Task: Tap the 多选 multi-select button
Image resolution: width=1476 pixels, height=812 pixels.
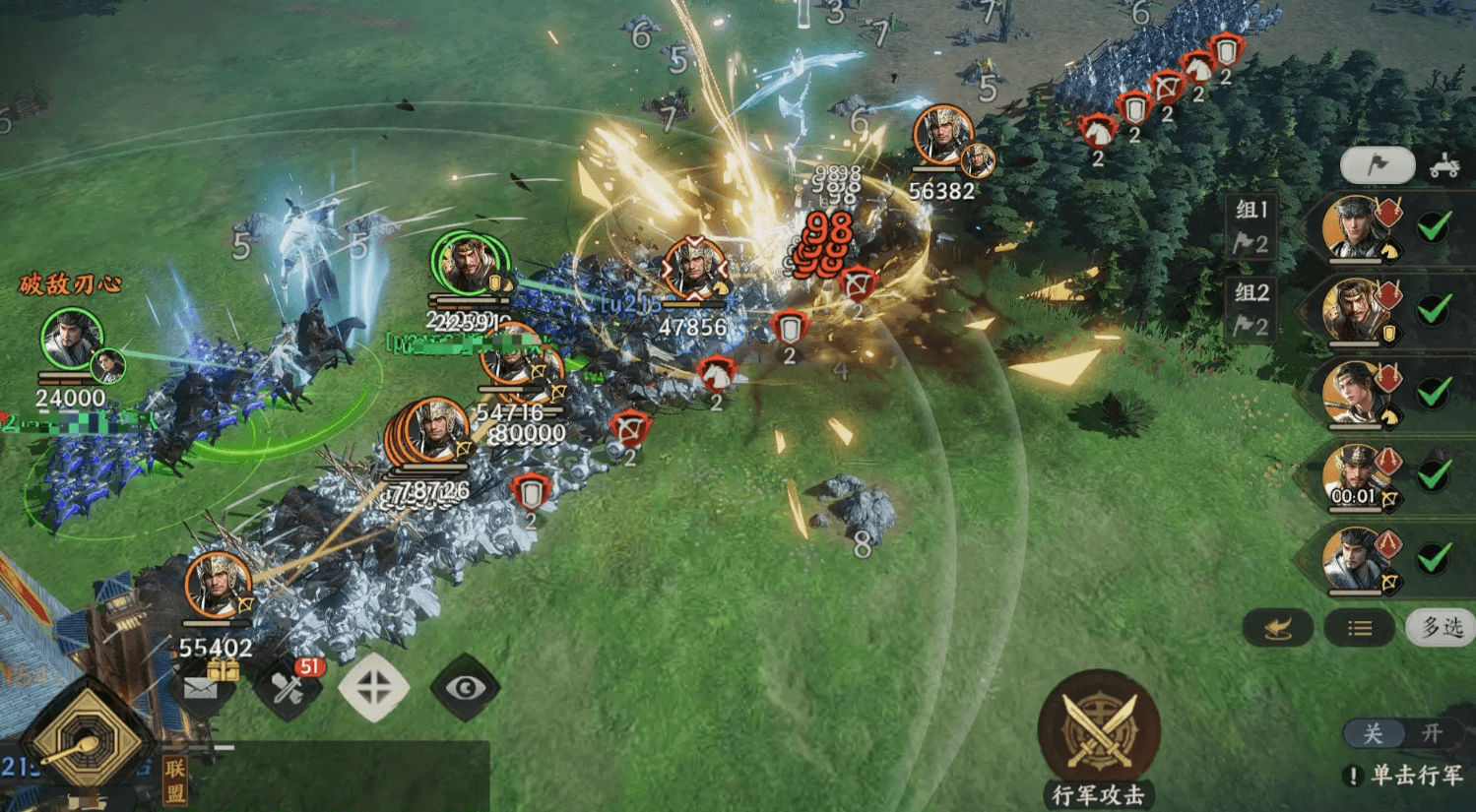Action: tap(1442, 627)
